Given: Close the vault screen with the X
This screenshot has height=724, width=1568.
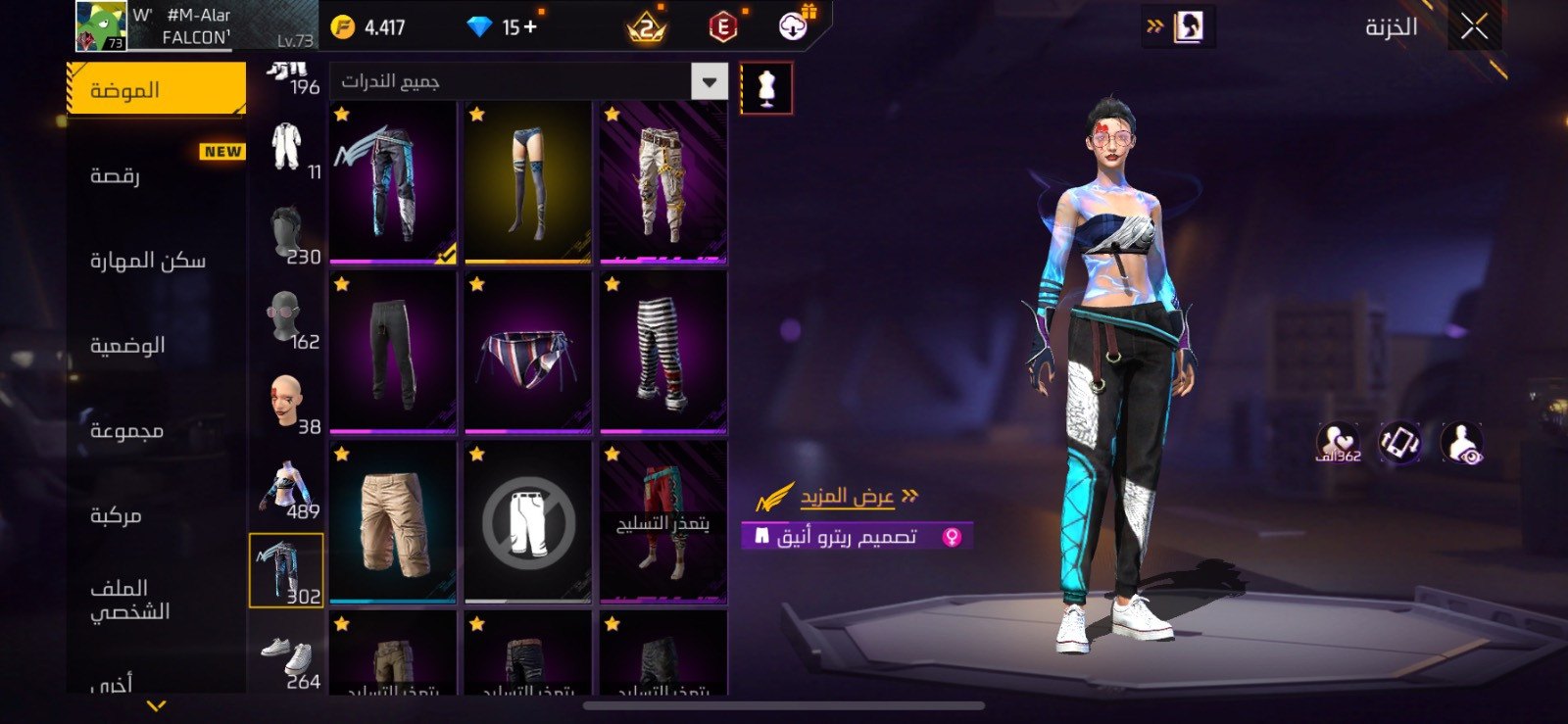Looking at the screenshot, I should [x=1474, y=27].
